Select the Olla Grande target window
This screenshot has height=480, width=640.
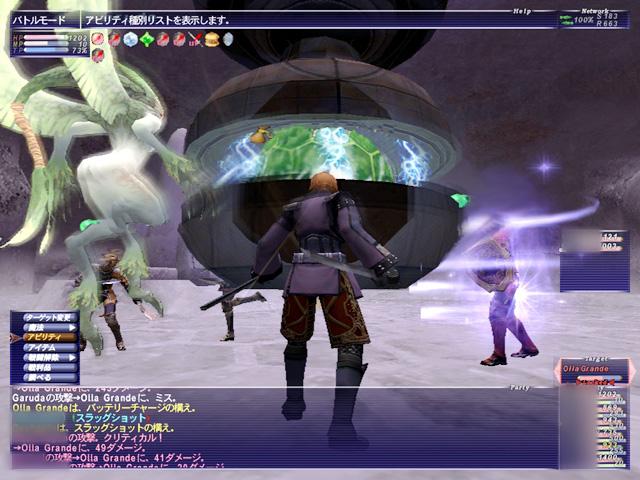(593, 371)
